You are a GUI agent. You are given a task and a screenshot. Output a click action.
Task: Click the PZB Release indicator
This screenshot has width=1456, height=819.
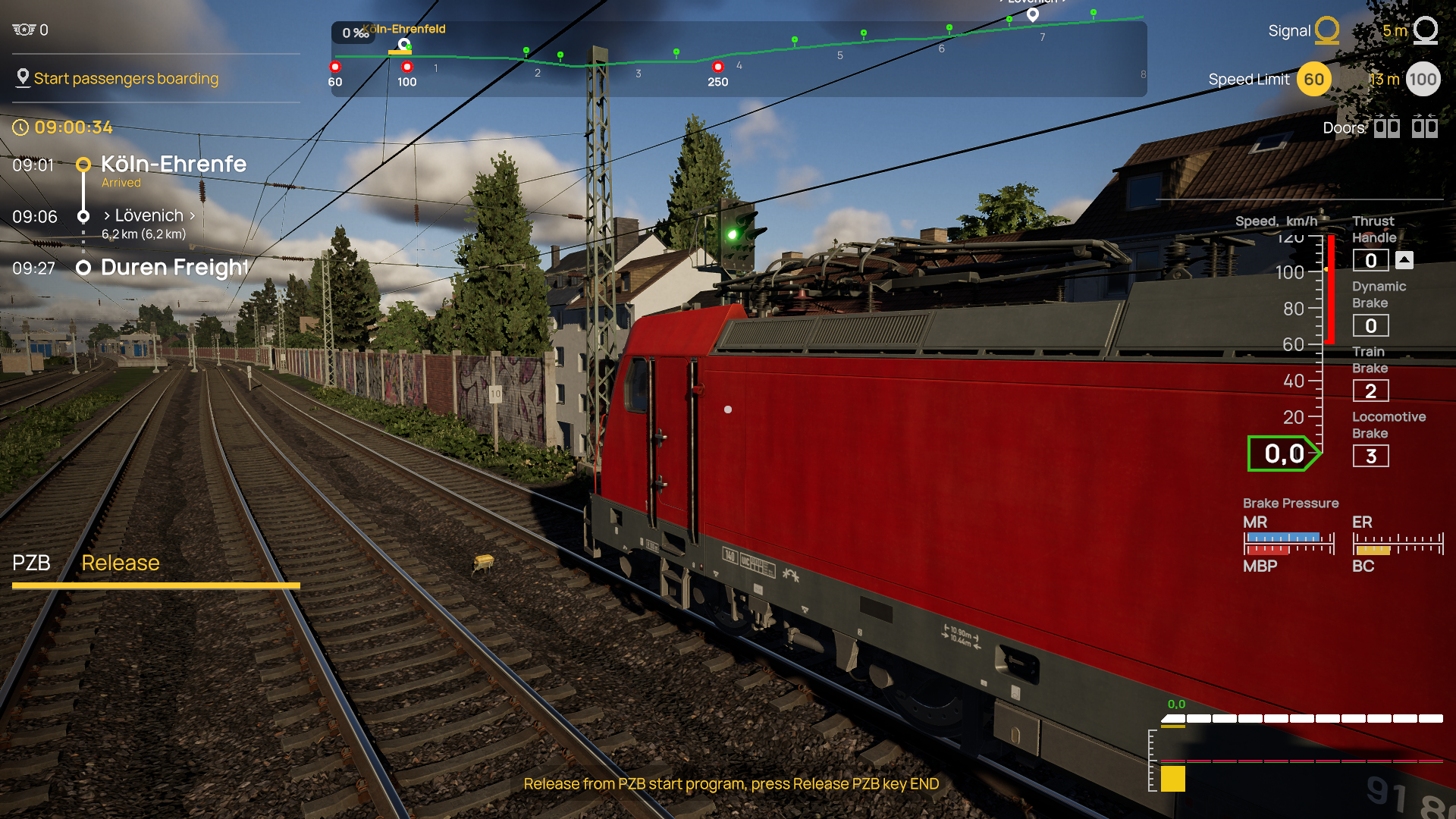121,563
